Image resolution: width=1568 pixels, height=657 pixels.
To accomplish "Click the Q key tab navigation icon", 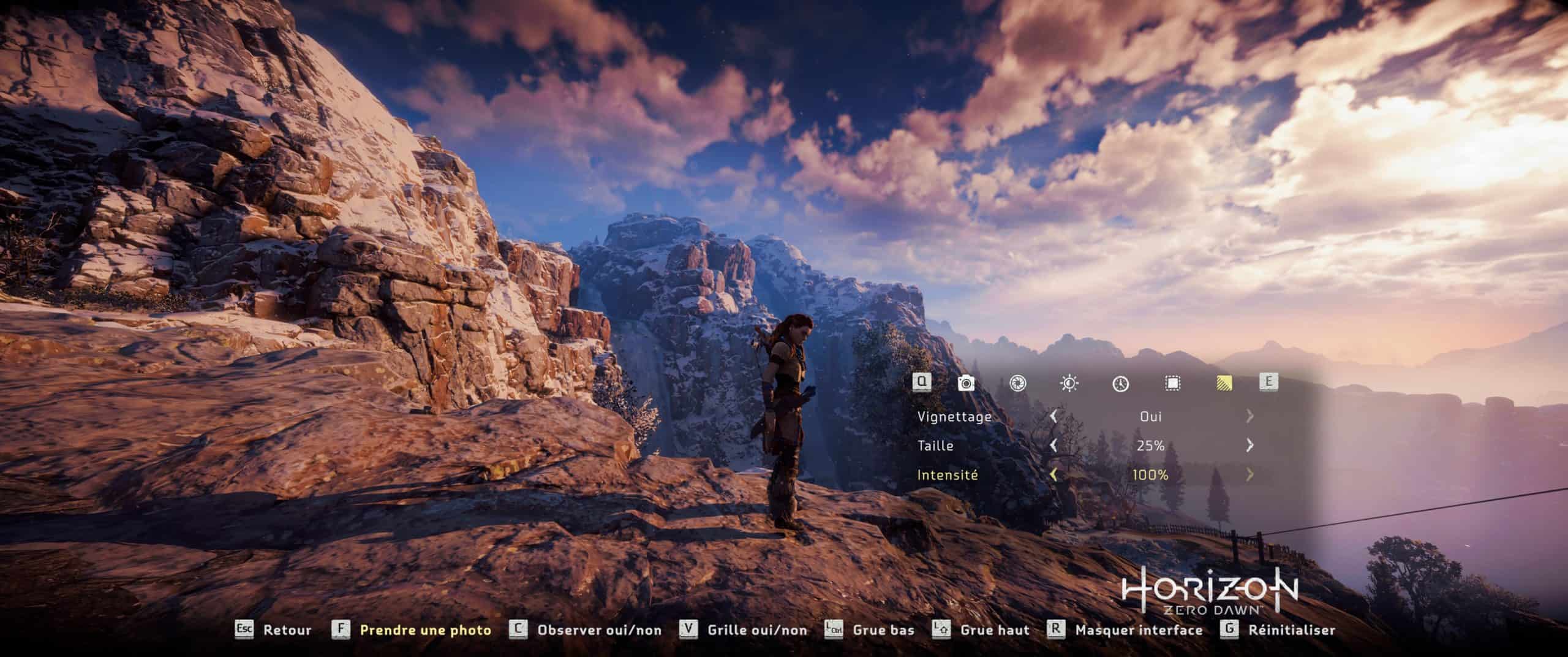I will (x=922, y=383).
